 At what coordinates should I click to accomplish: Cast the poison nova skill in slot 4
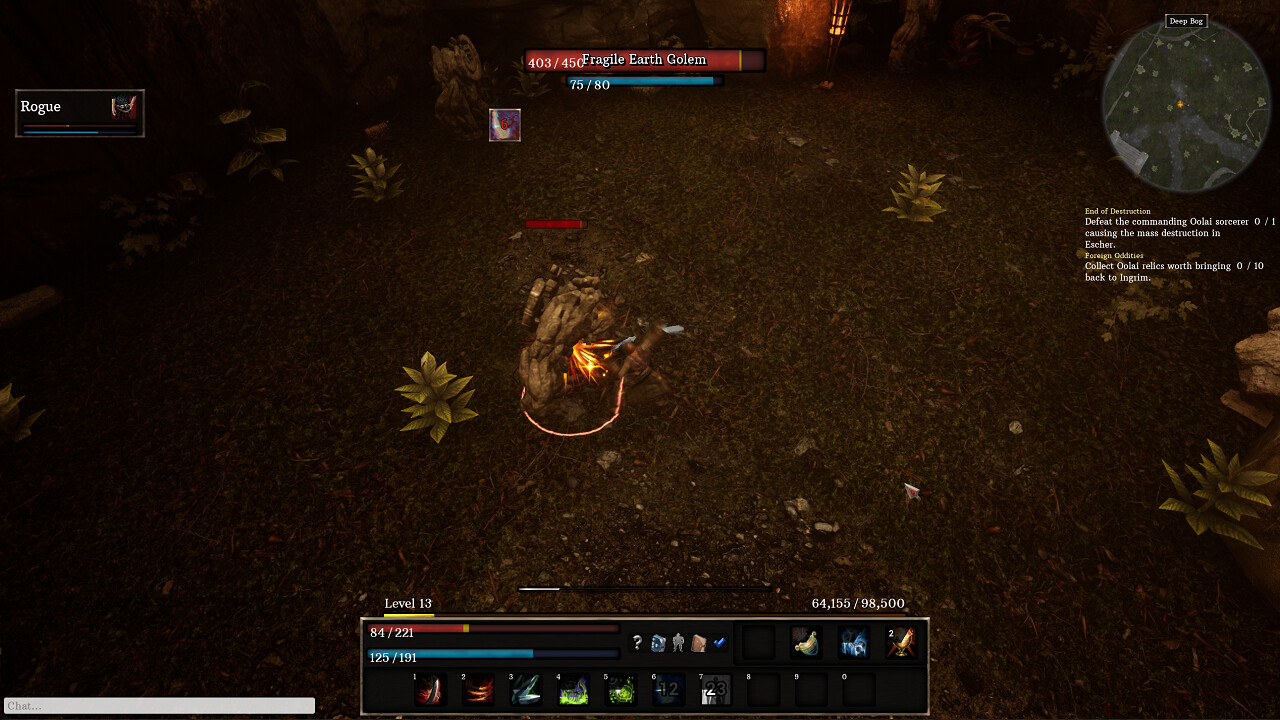click(x=574, y=689)
